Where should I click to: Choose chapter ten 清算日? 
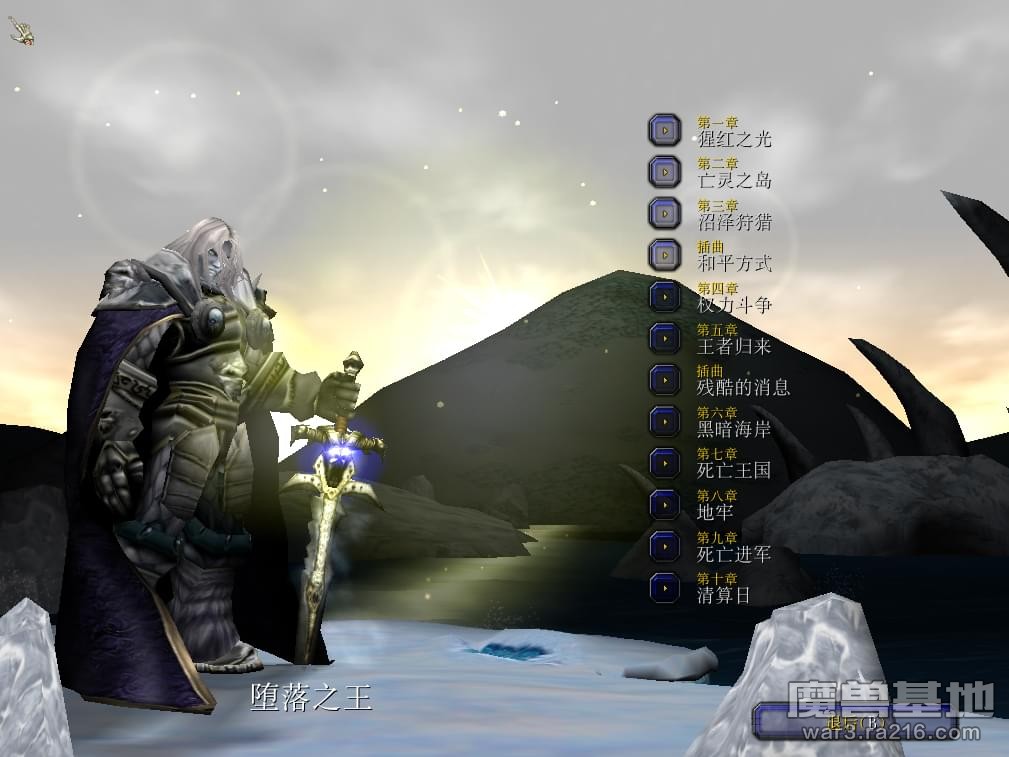tap(664, 587)
